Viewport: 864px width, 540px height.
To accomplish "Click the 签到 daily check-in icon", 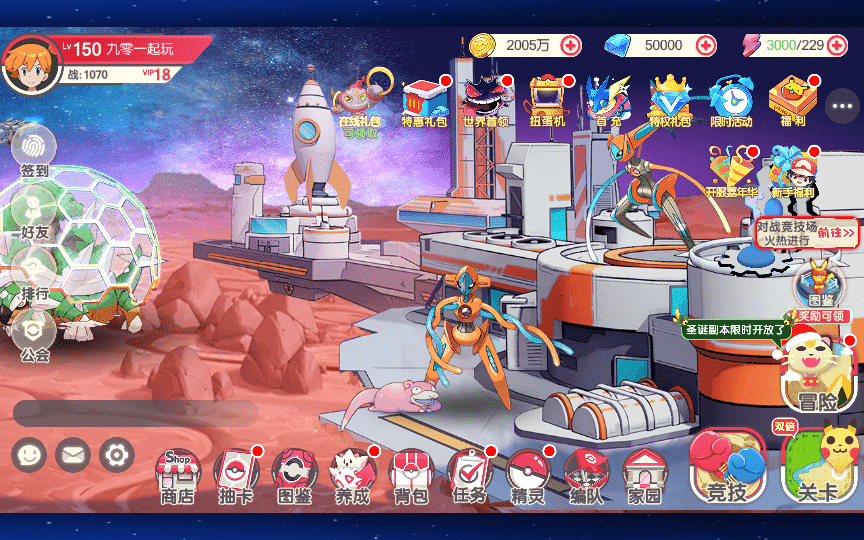I will pos(34,150).
